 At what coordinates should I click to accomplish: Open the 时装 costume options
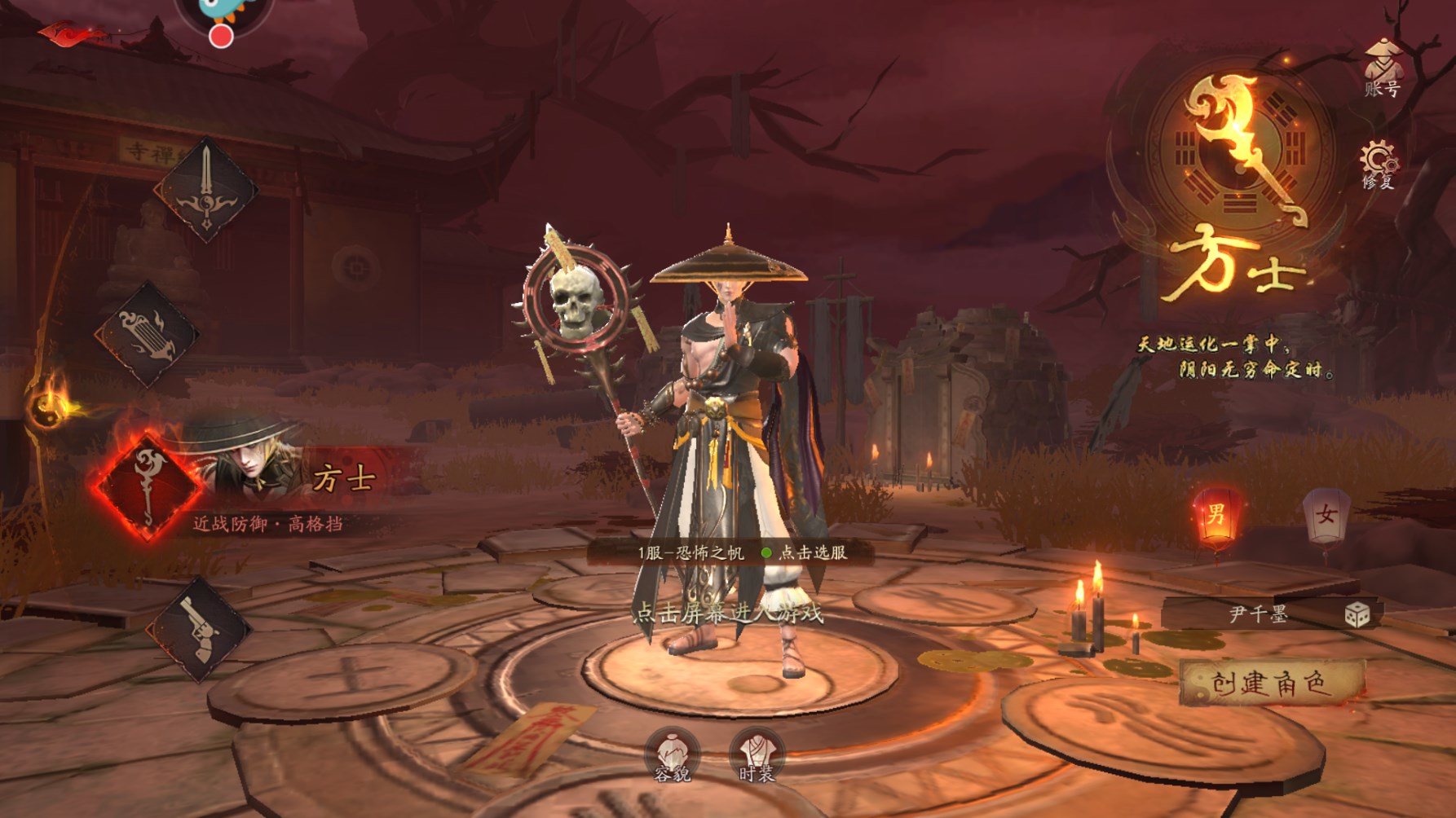[x=756, y=755]
